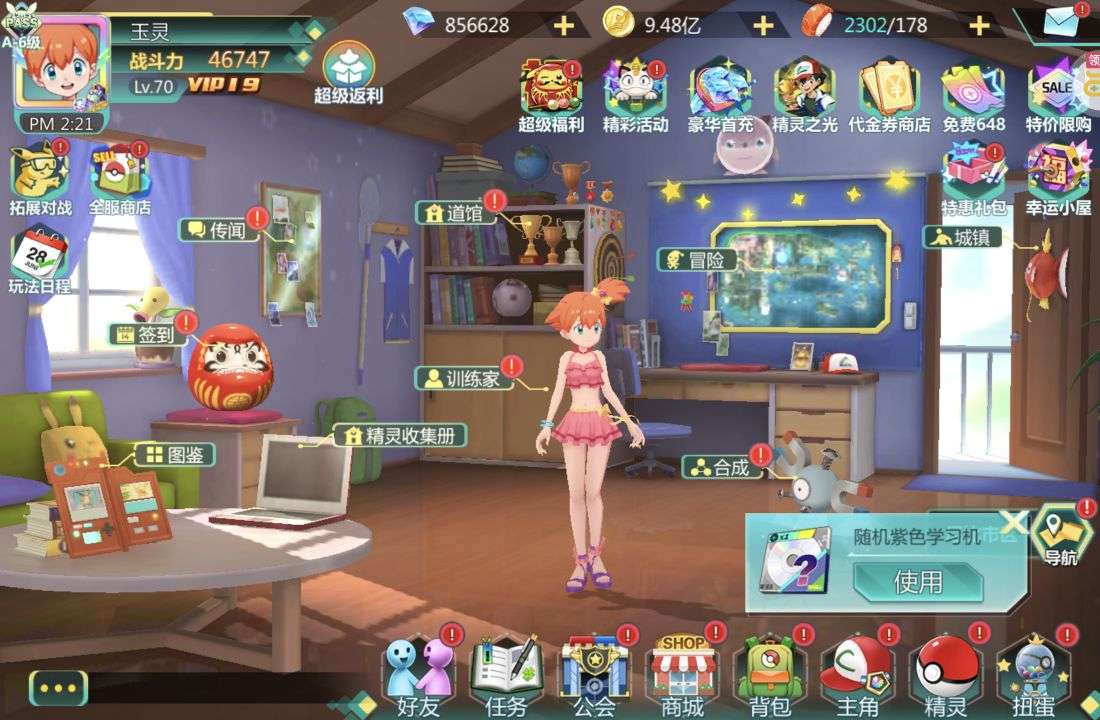Enter the 道馆 gym
Image resolution: width=1100 pixels, height=720 pixels.
click(460, 213)
